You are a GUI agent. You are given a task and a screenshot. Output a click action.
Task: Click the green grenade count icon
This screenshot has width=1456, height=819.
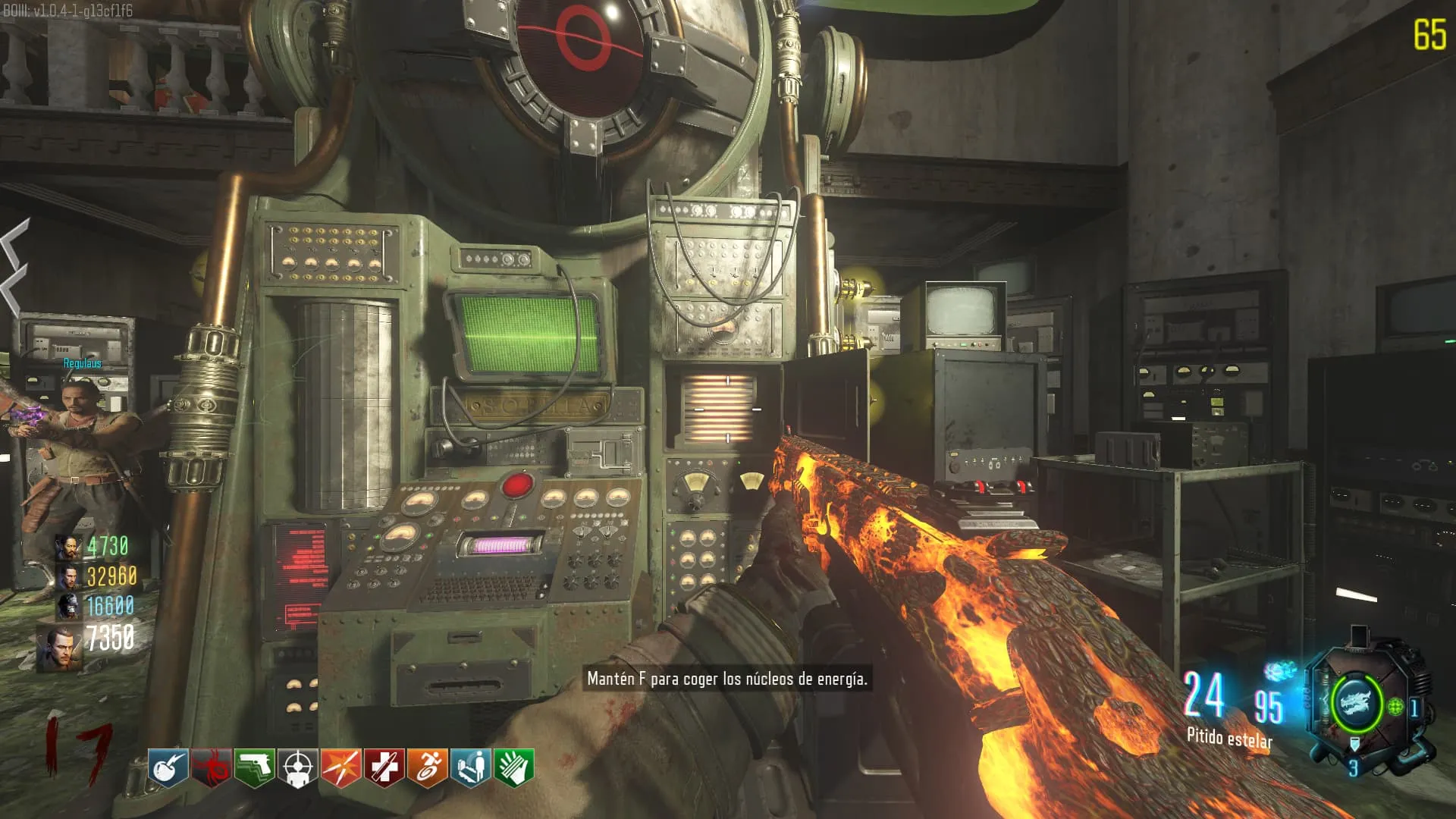[x=1396, y=708]
